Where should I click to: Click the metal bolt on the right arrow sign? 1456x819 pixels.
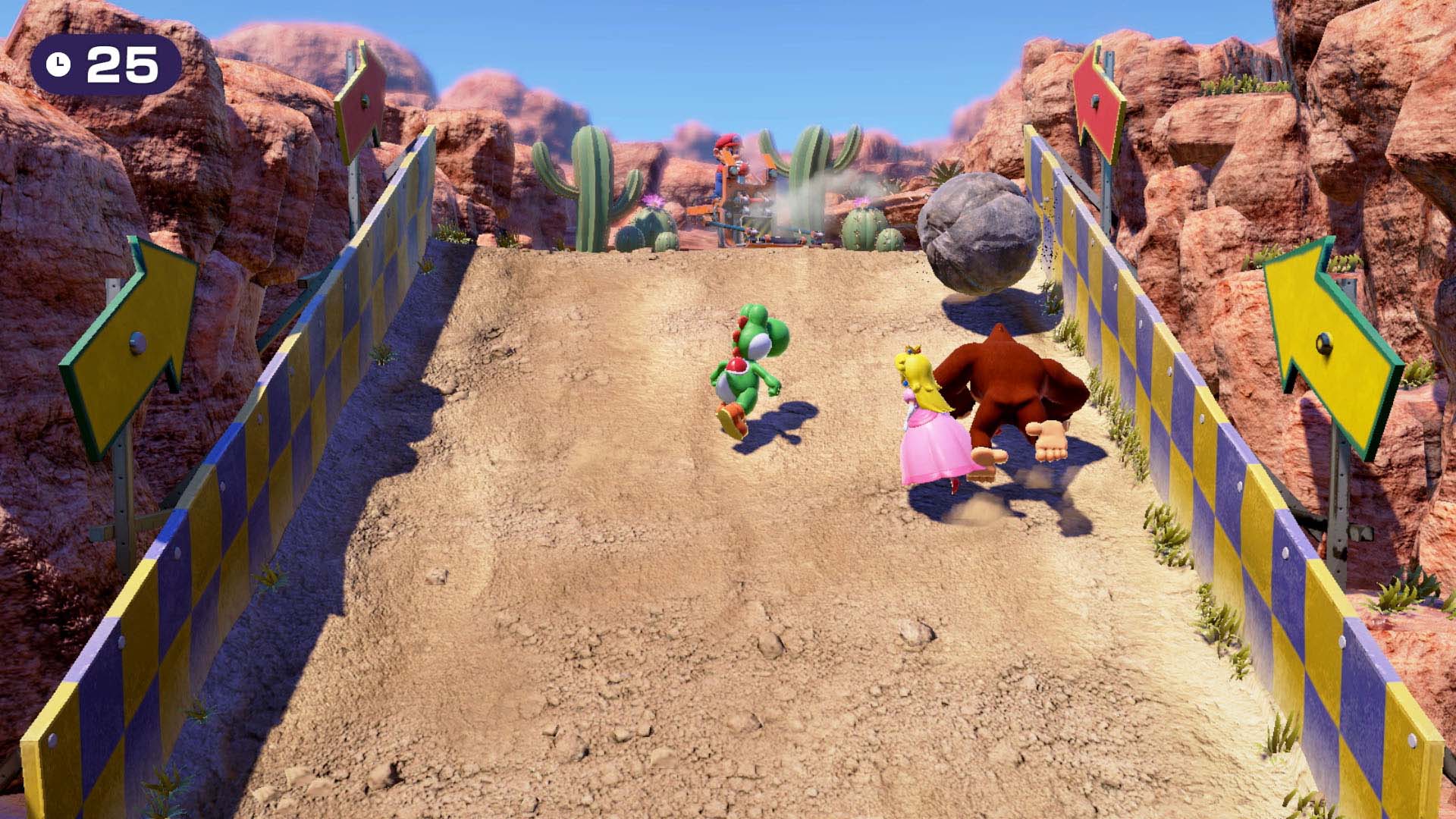click(x=1325, y=343)
